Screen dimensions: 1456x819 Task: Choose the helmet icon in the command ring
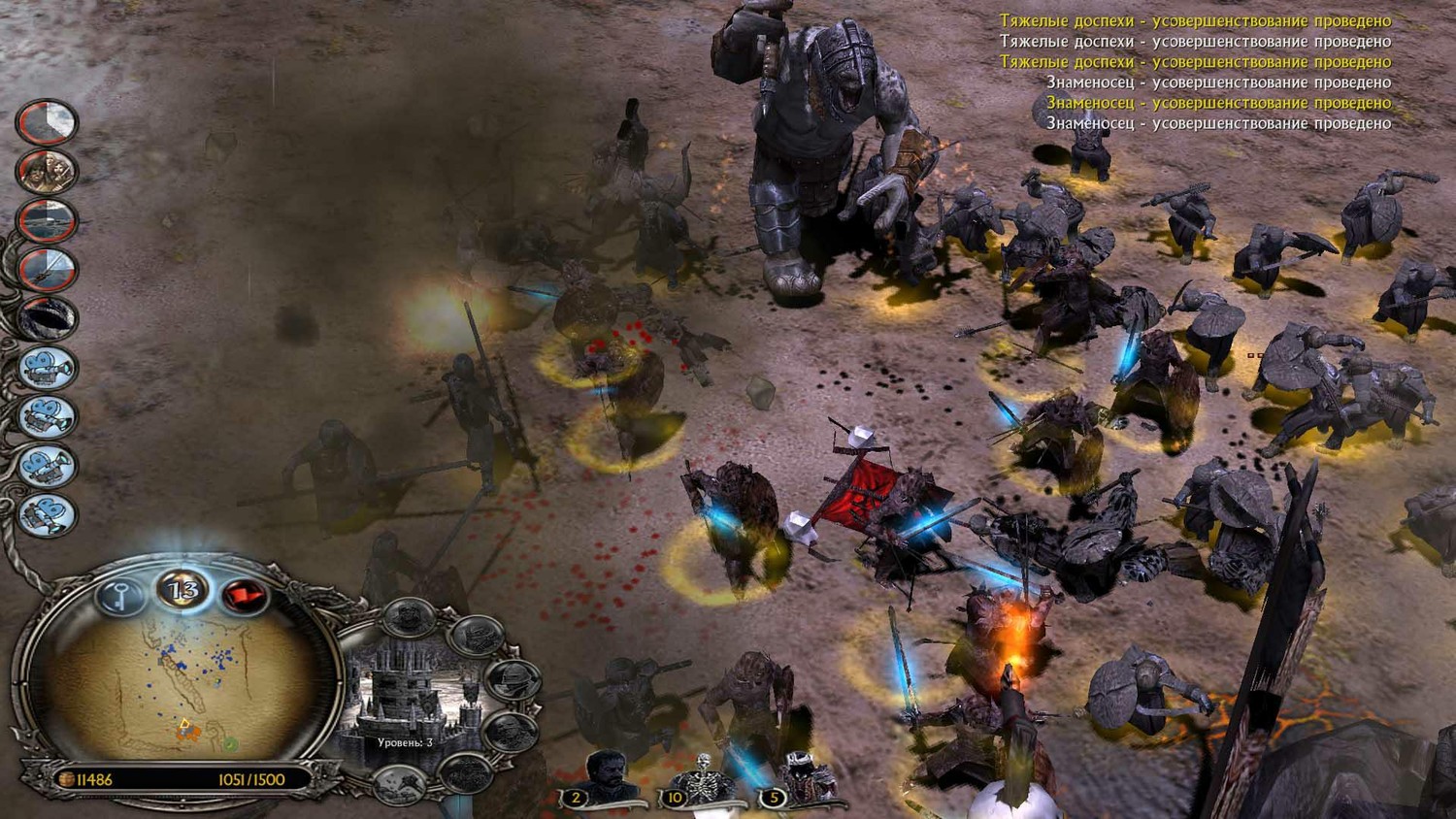pos(513,680)
